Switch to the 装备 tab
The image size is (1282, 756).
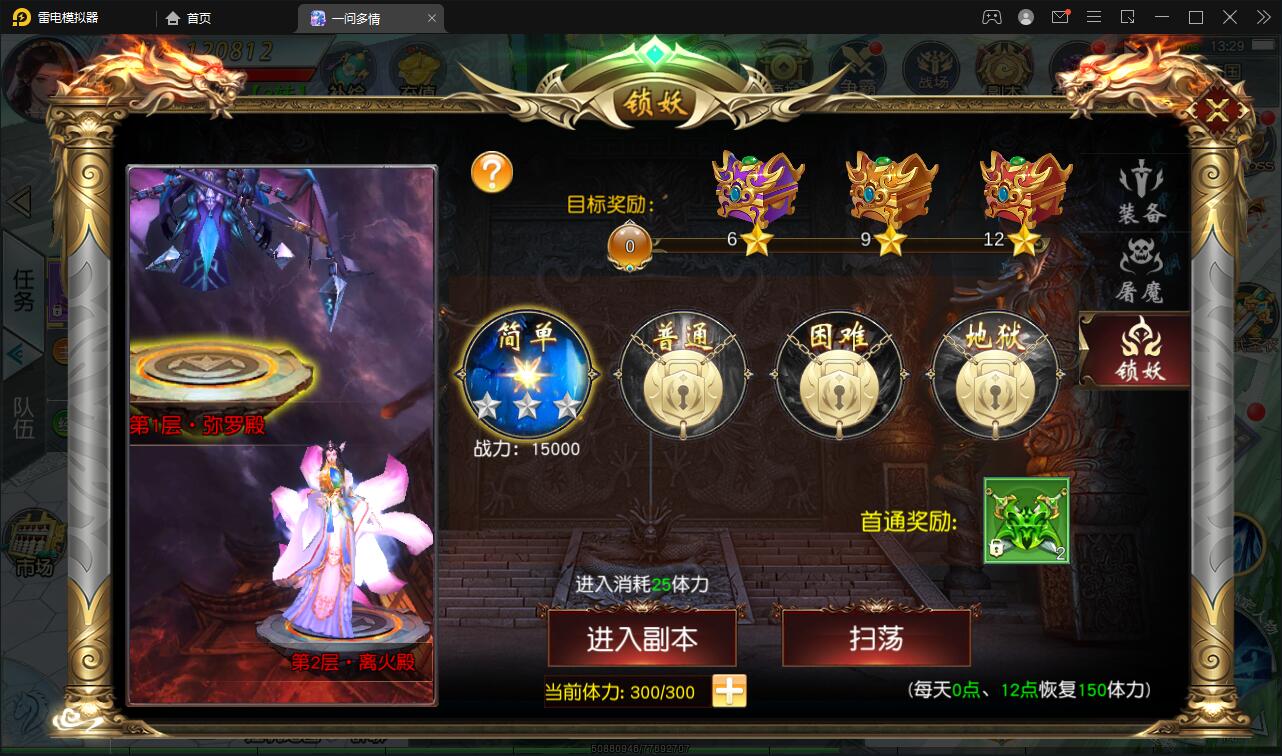tap(1140, 195)
